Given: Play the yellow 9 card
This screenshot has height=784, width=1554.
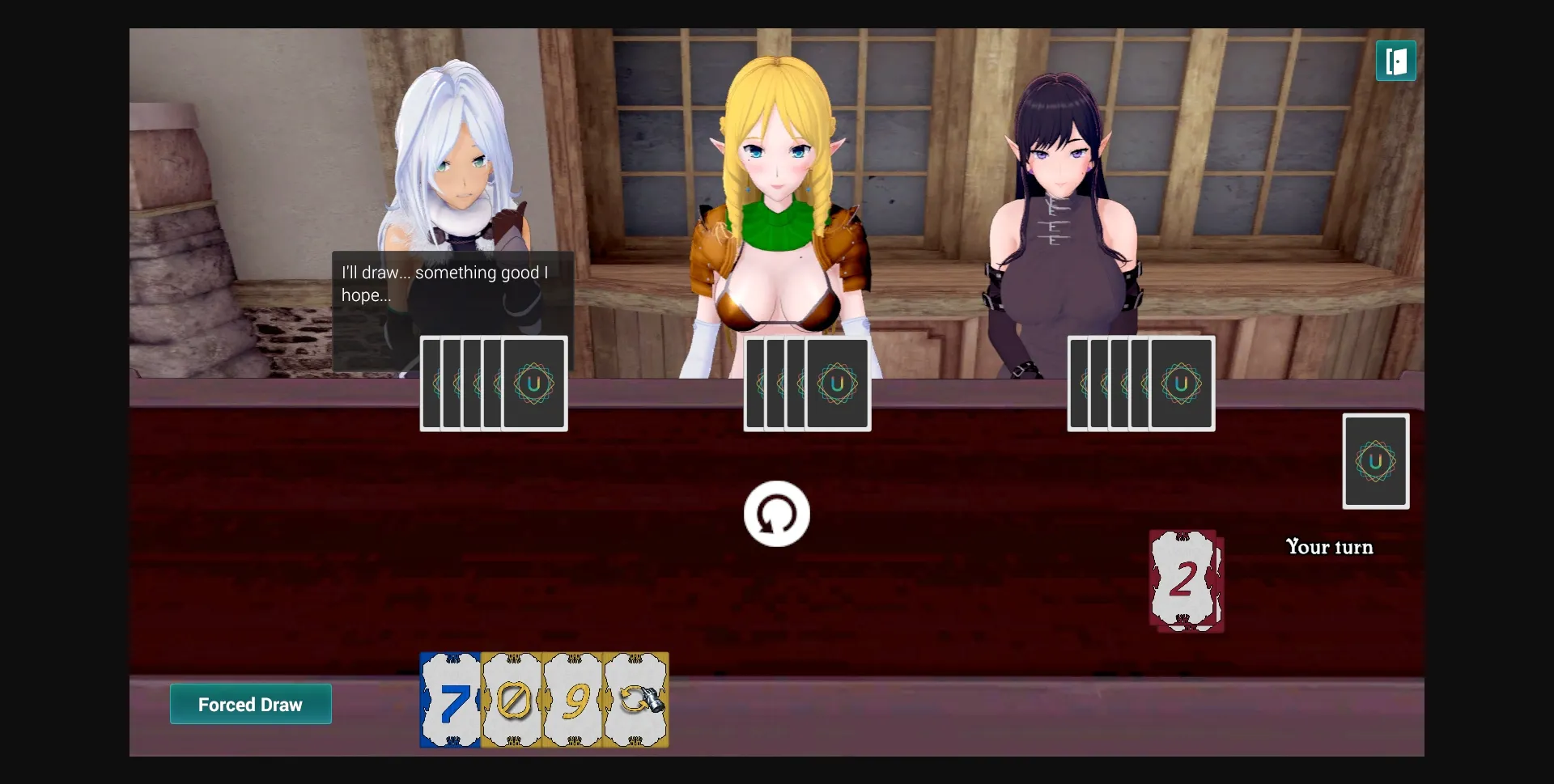Looking at the screenshot, I should [x=574, y=701].
